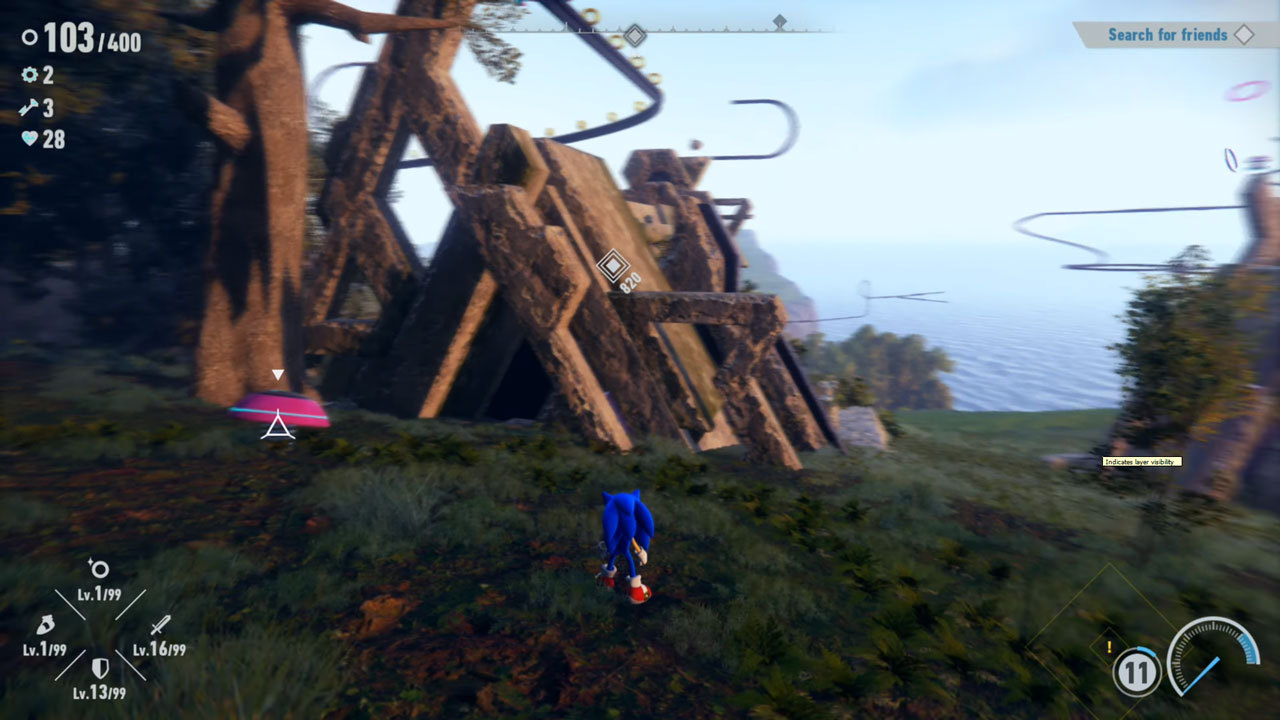
Task: Select the waypoint marker labeled 820
Action: click(x=612, y=266)
